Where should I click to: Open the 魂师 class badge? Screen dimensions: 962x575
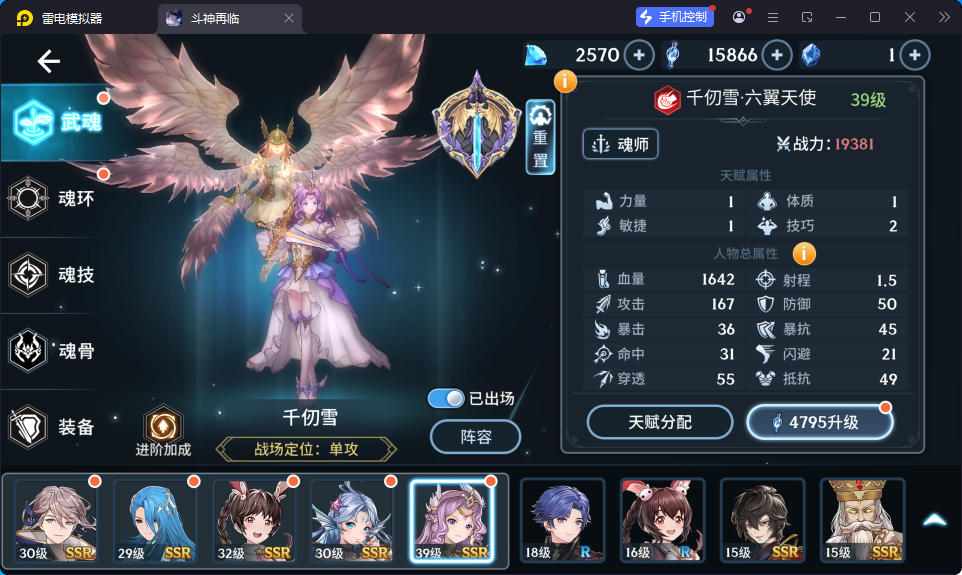[x=620, y=144]
